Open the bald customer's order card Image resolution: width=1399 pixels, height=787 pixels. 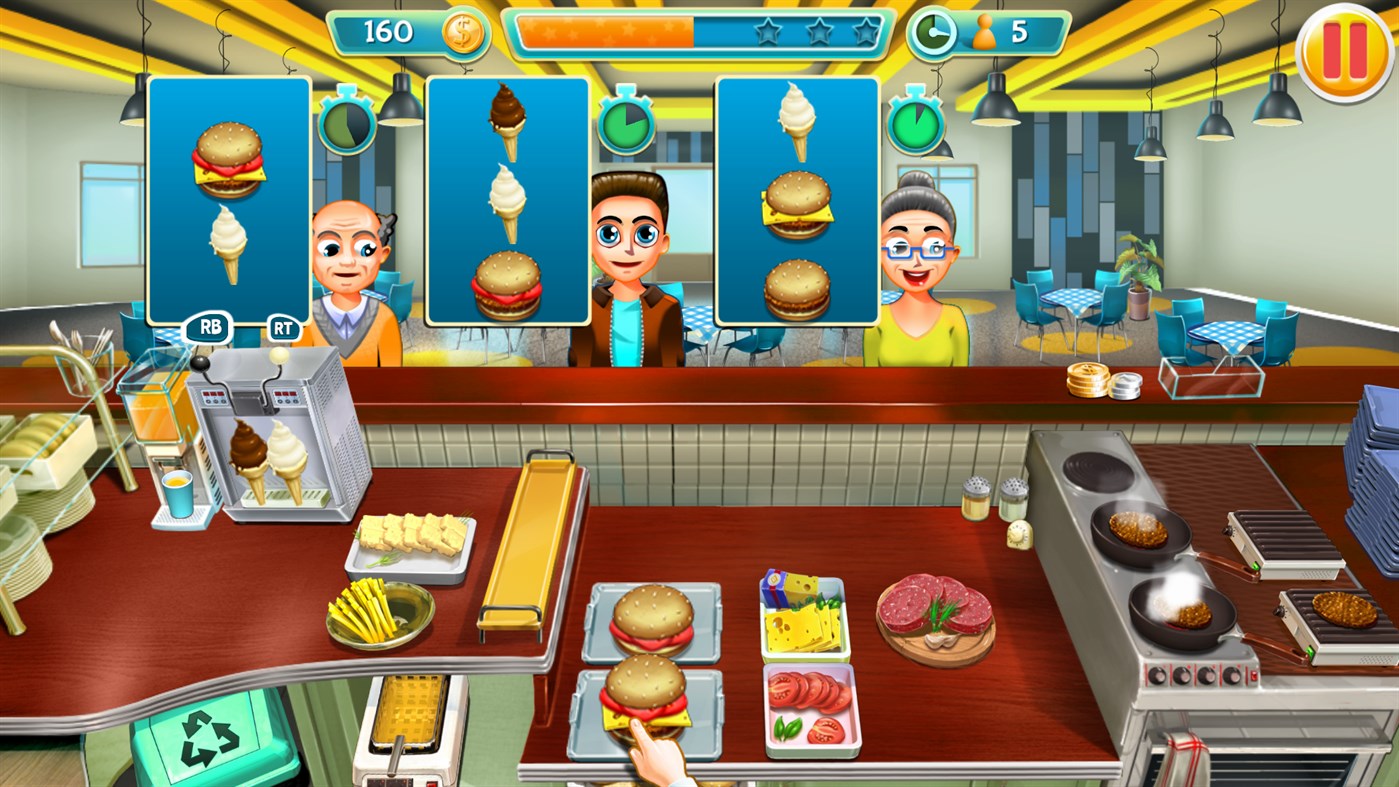click(228, 200)
